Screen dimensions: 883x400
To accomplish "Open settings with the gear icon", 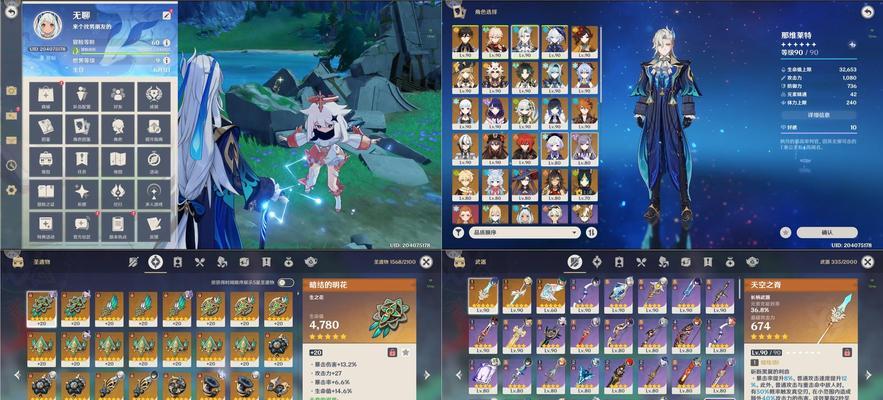I will point(11,190).
